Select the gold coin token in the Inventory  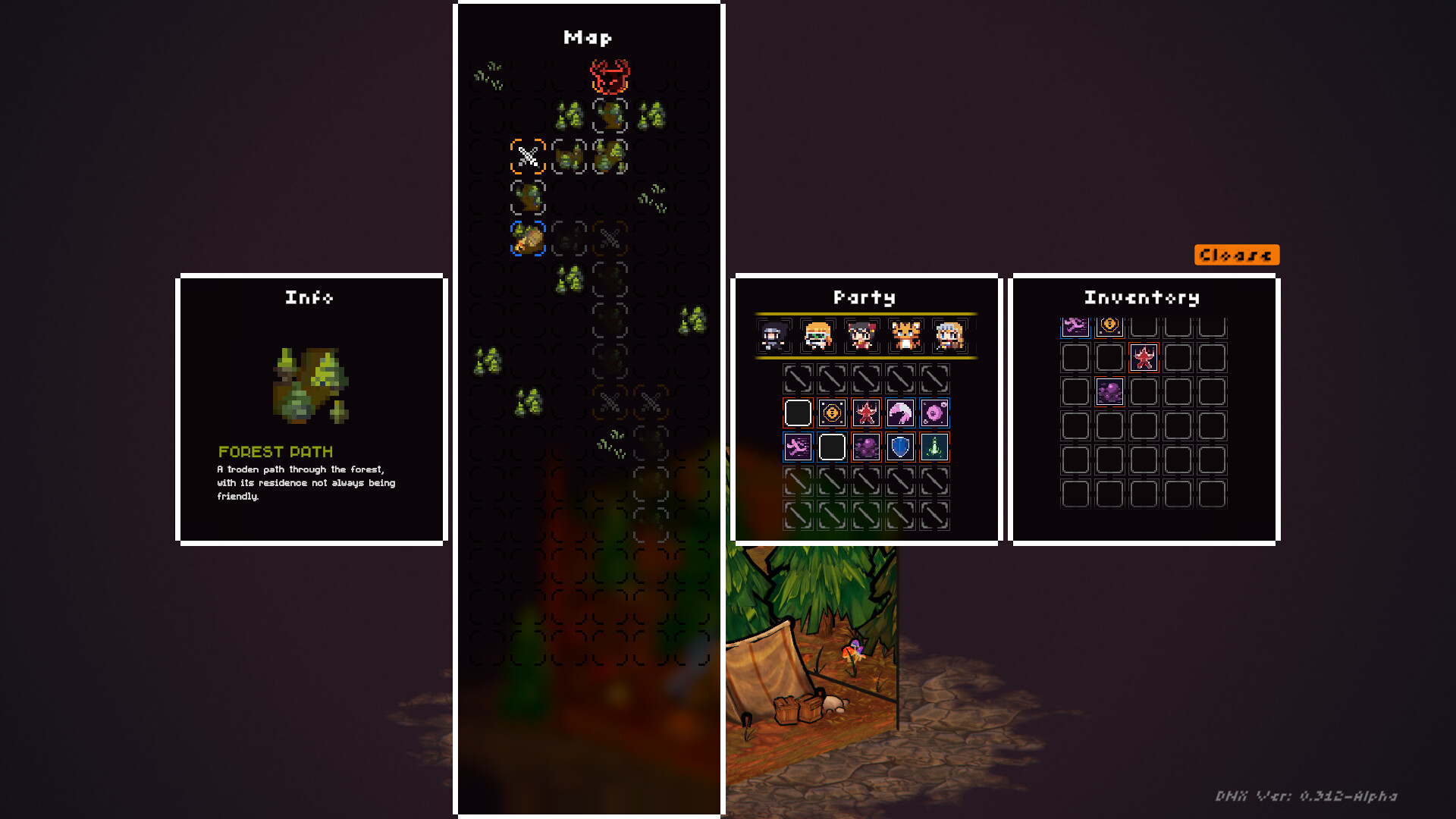click(1109, 328)
